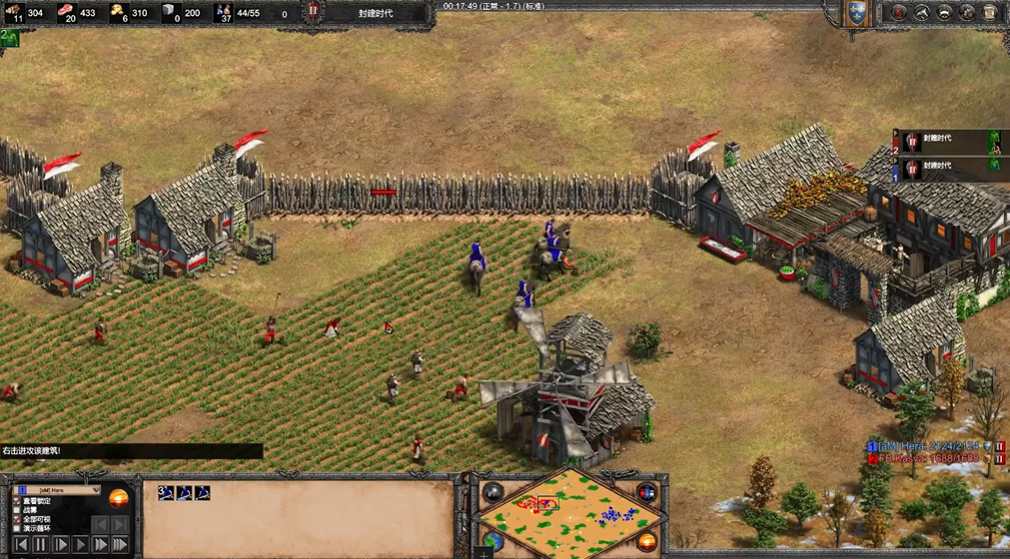Click the minimap signal flare button
1010x559 pixels.
click(493, 493)
